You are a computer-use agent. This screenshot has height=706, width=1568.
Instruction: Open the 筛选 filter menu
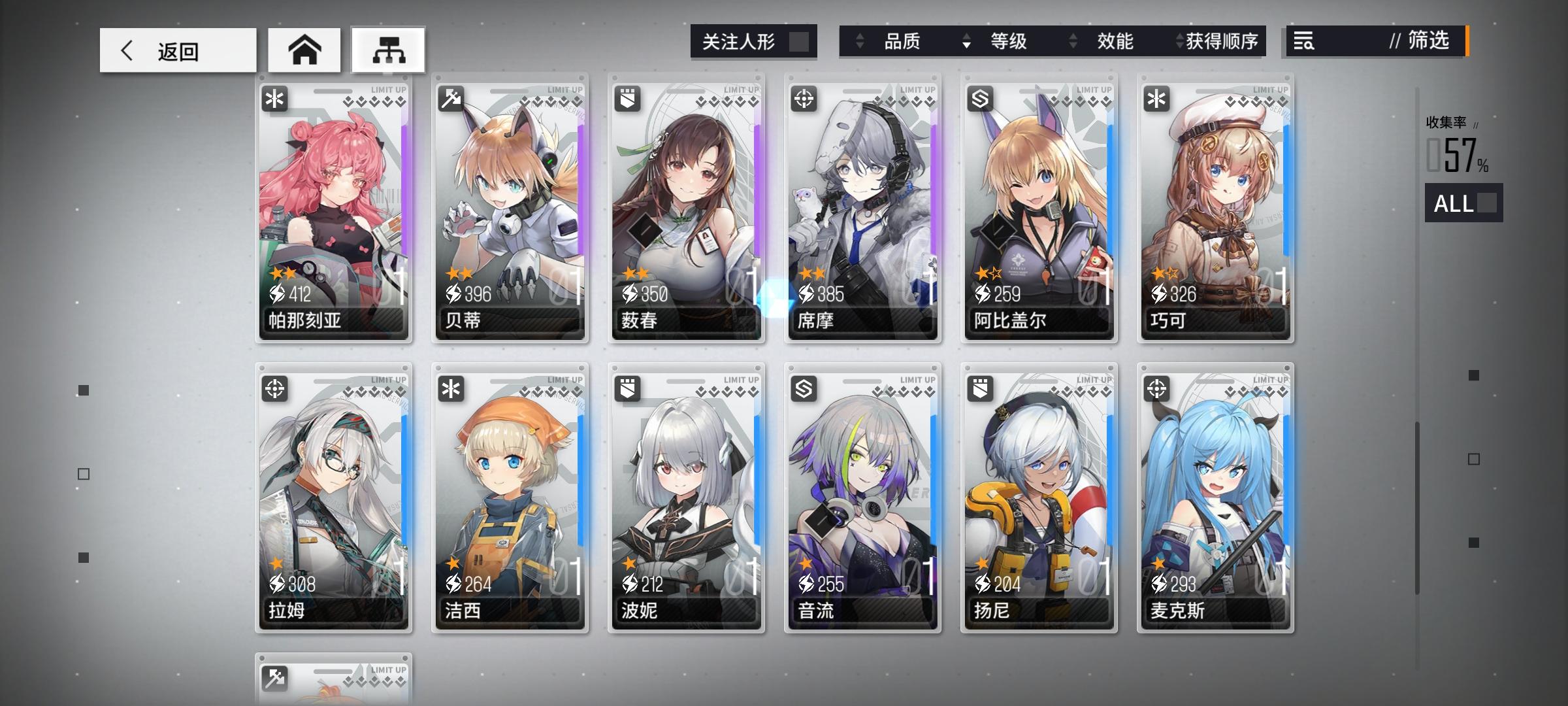1426,42
